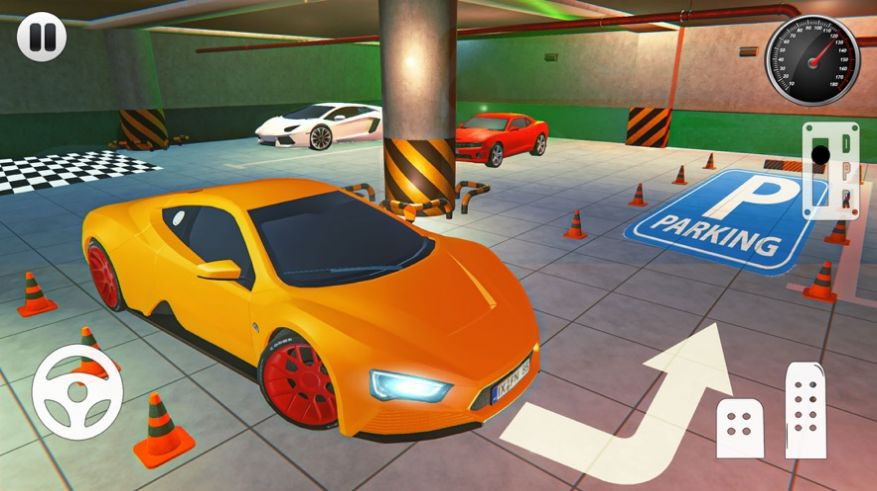Step on the accelerator pedal

point(805,410)
